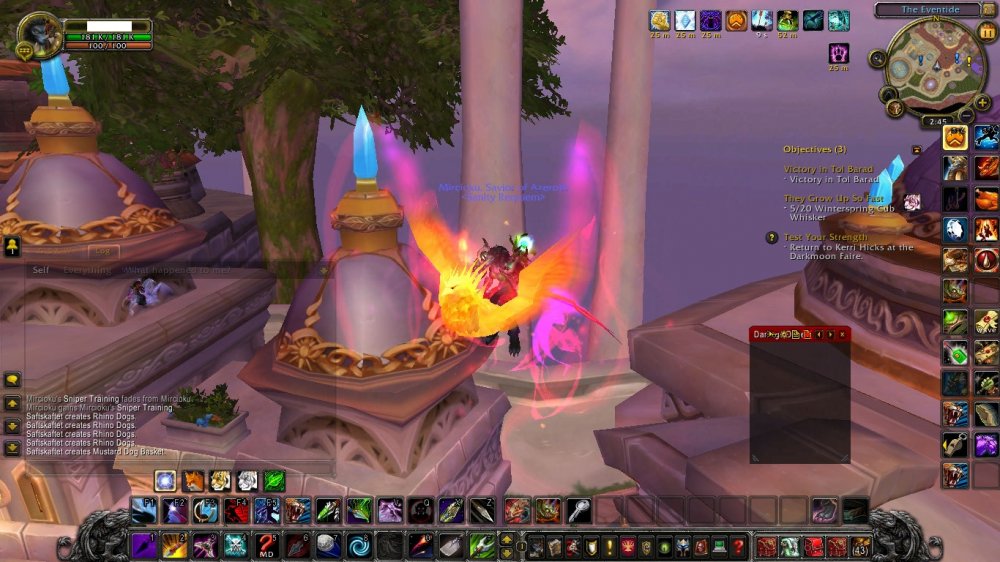
Task: Open the calendar button beside the minimap
Action: [989, 33]
